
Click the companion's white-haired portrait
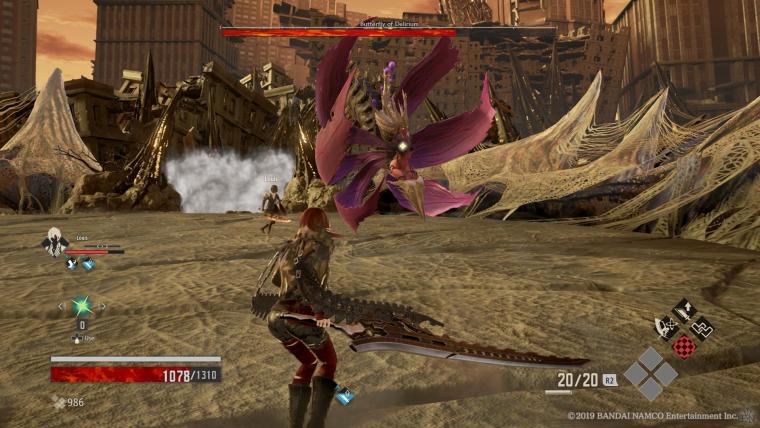54,241
